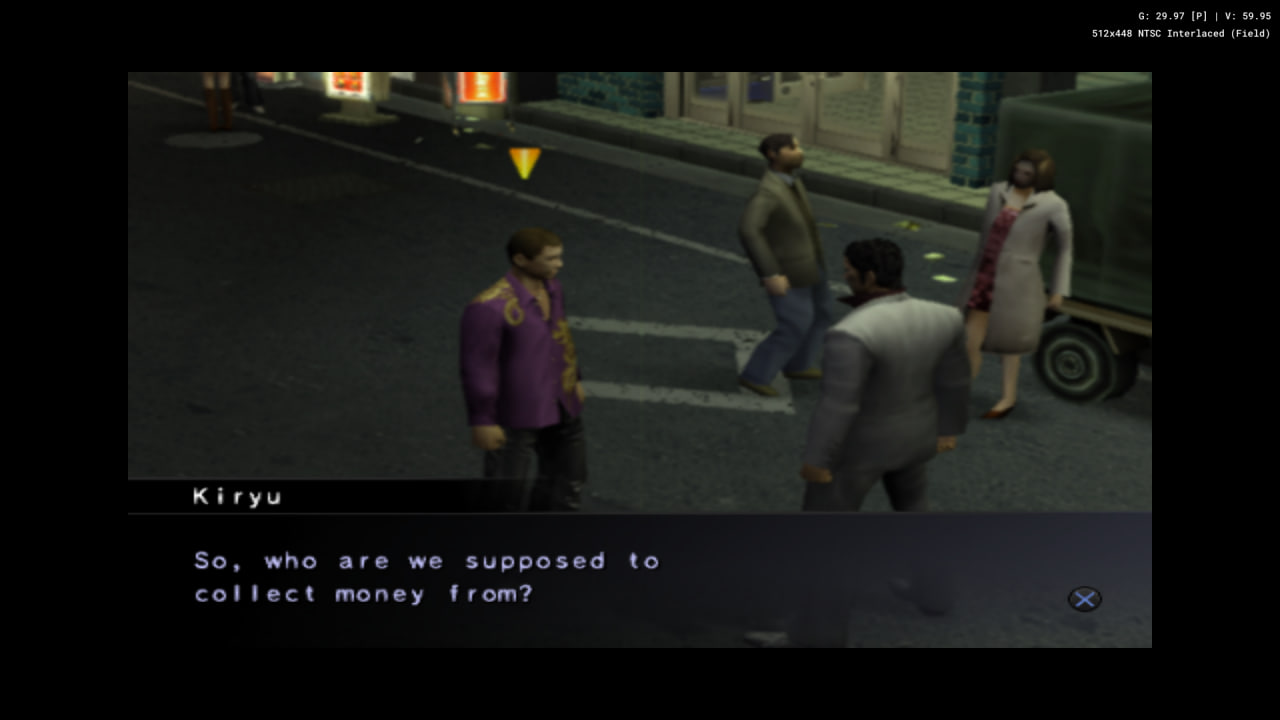Select the Kiryu speaker nameplate
The height and width of the screenshot is (720, 1280).
point(237,496)
